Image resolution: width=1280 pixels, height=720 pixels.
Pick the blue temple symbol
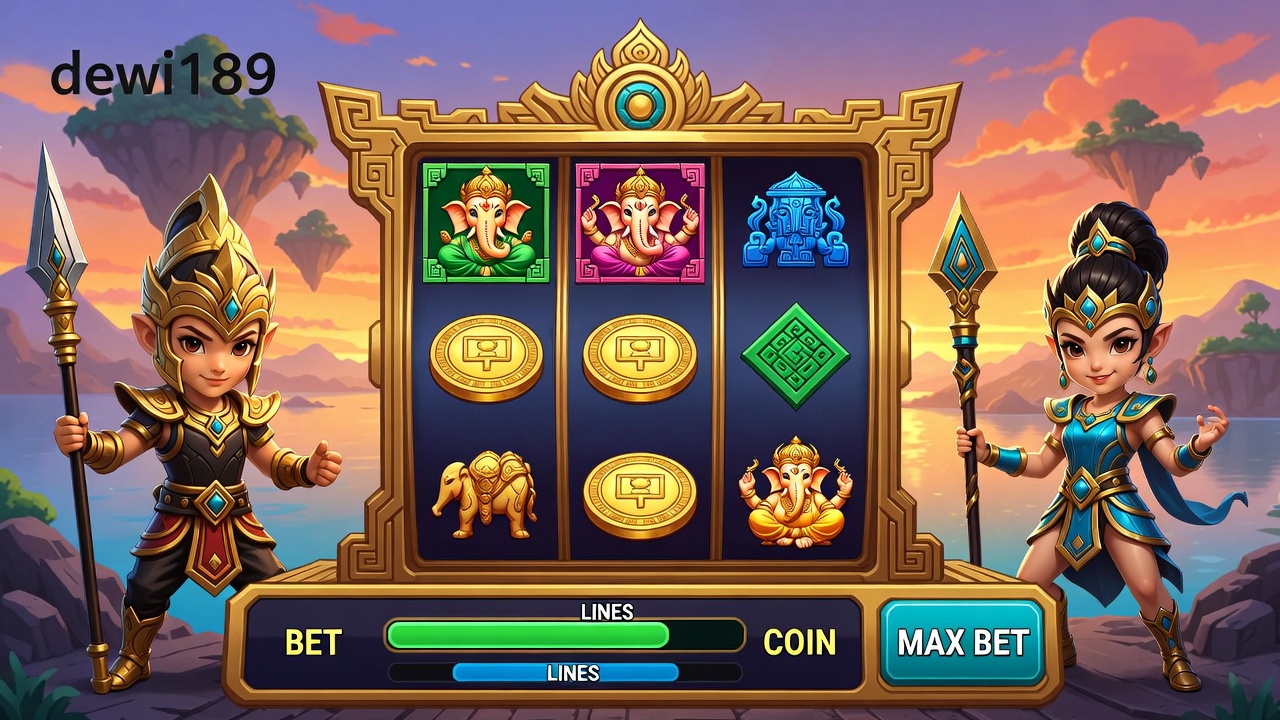point(795,221)
